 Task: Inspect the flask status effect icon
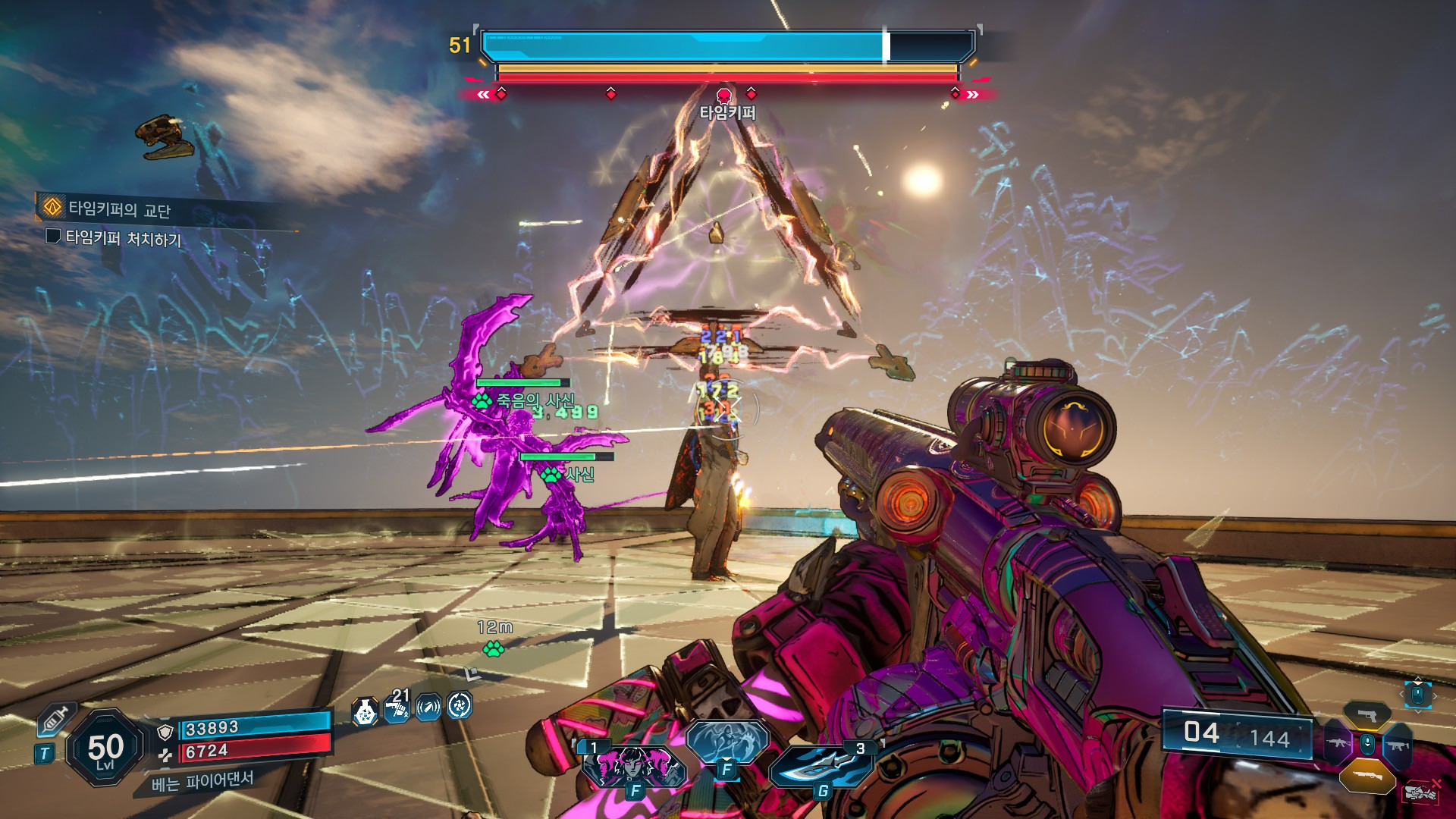(x=365, y=711)
